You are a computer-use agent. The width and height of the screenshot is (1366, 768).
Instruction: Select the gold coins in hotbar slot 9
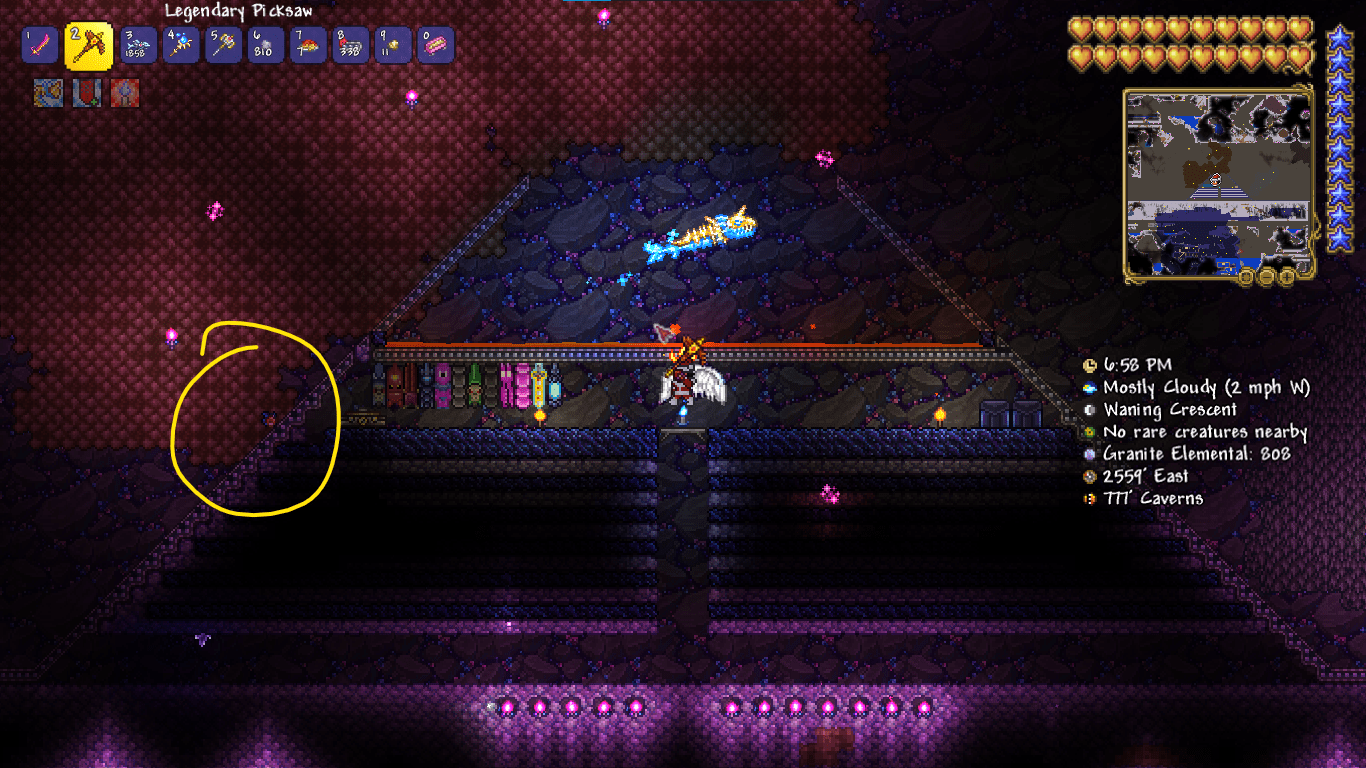[x=391, y=45]
